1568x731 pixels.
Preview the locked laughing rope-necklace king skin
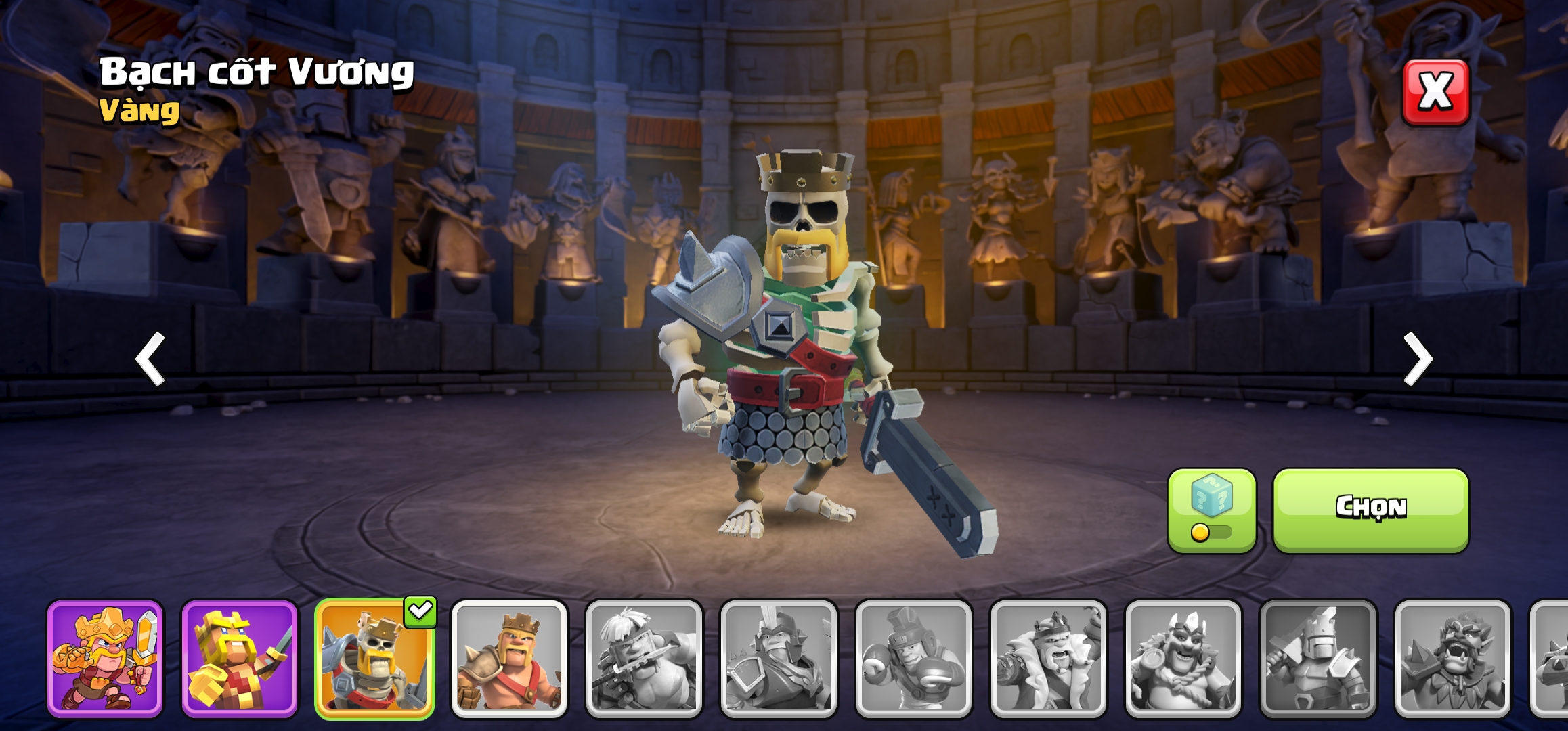coord(1183,658)
